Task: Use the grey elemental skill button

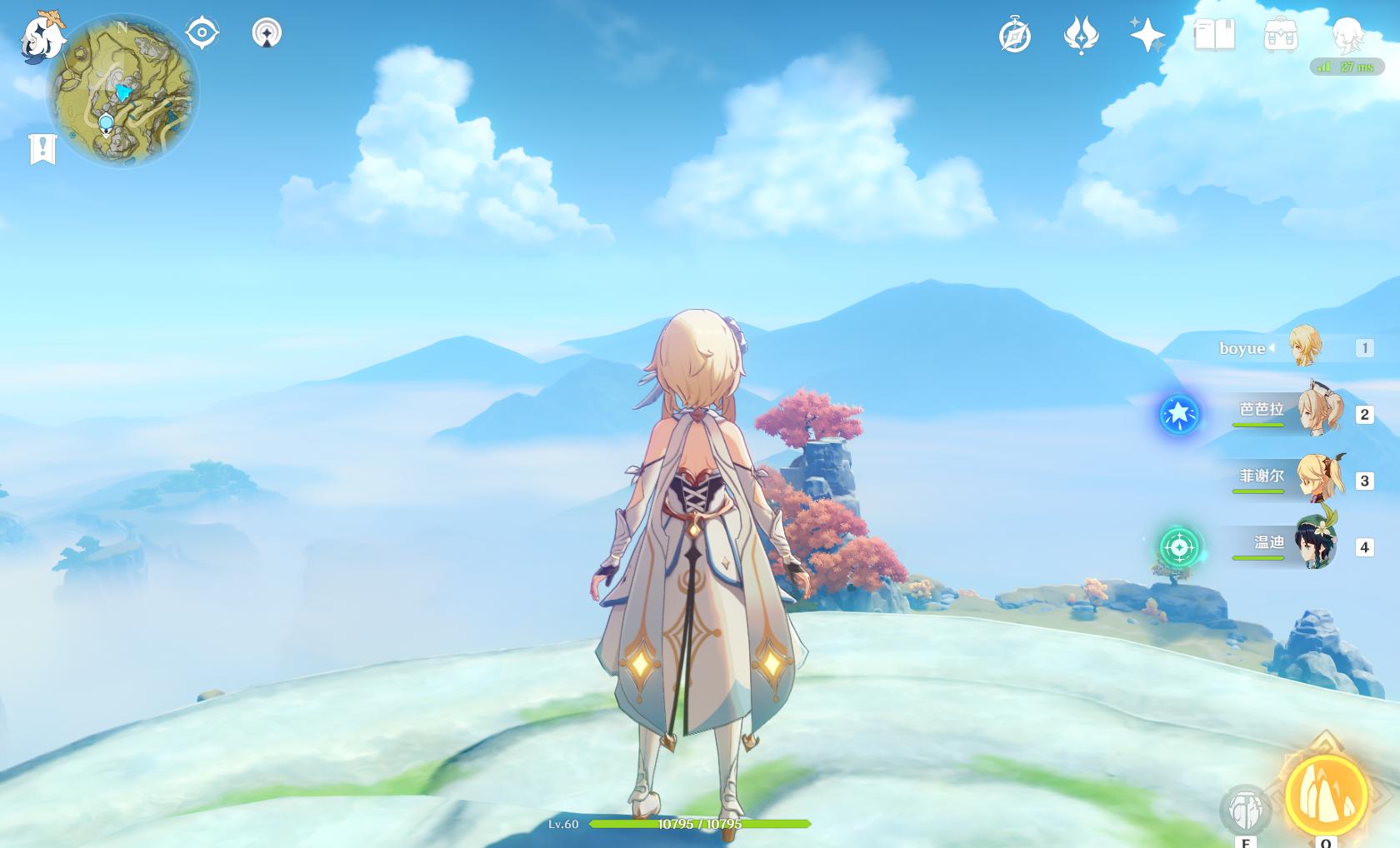Action: [x=1246, y=809]
